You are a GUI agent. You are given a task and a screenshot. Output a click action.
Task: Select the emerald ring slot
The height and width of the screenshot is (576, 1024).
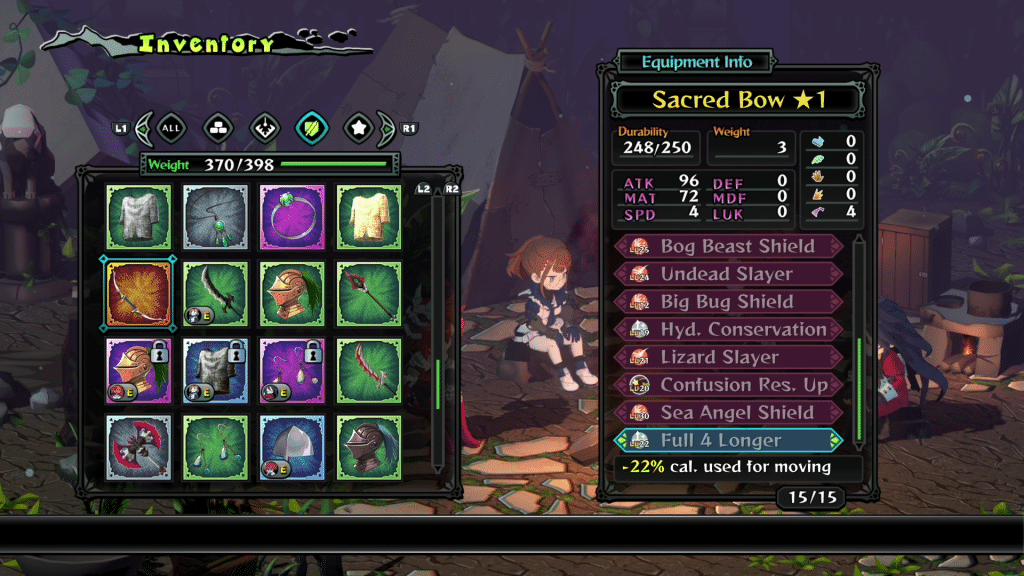coord(292,216)
